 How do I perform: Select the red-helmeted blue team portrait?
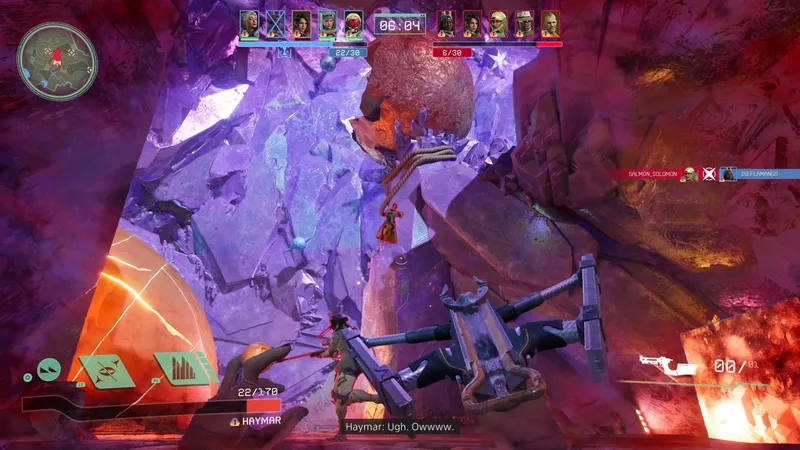point(353,24)
